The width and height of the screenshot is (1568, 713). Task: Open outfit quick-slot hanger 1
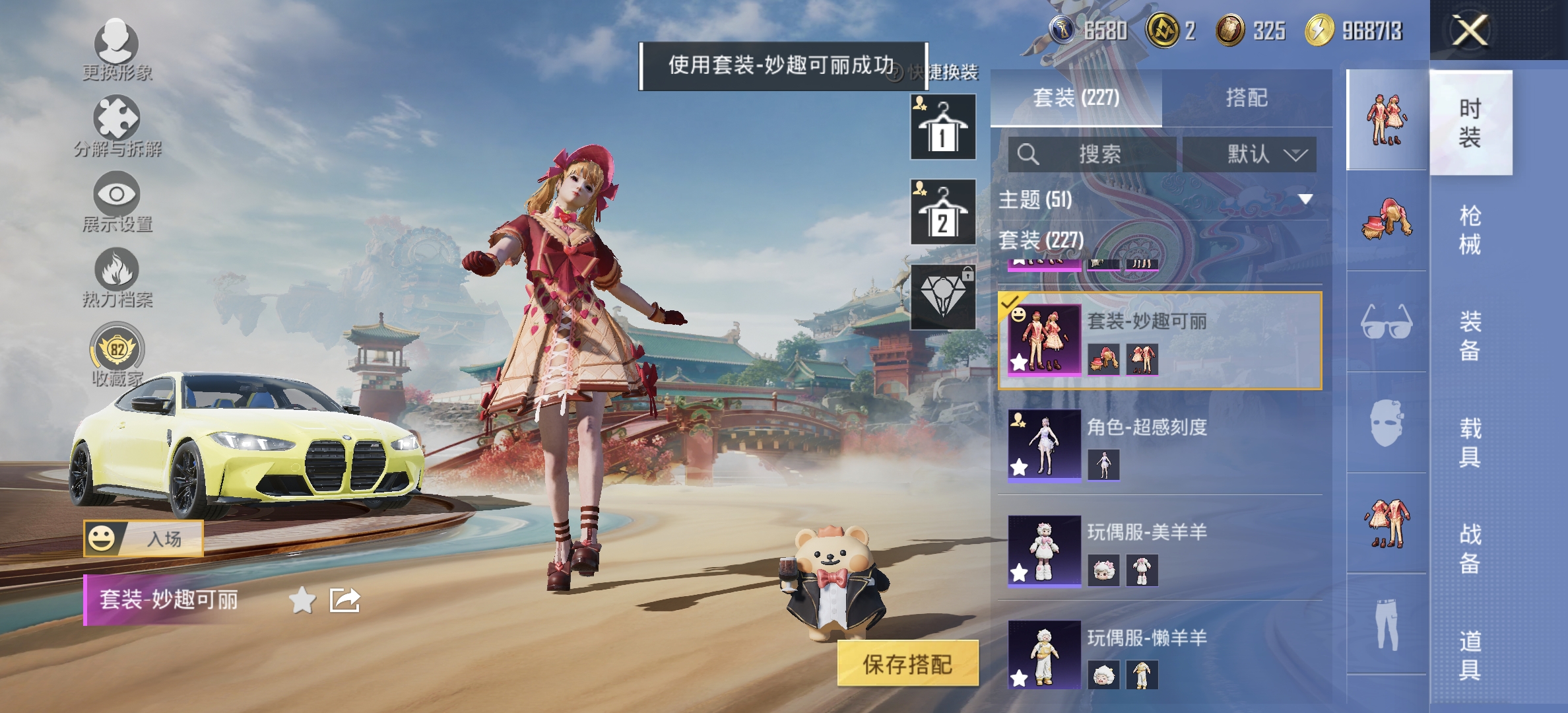click(x=942, y=127)
